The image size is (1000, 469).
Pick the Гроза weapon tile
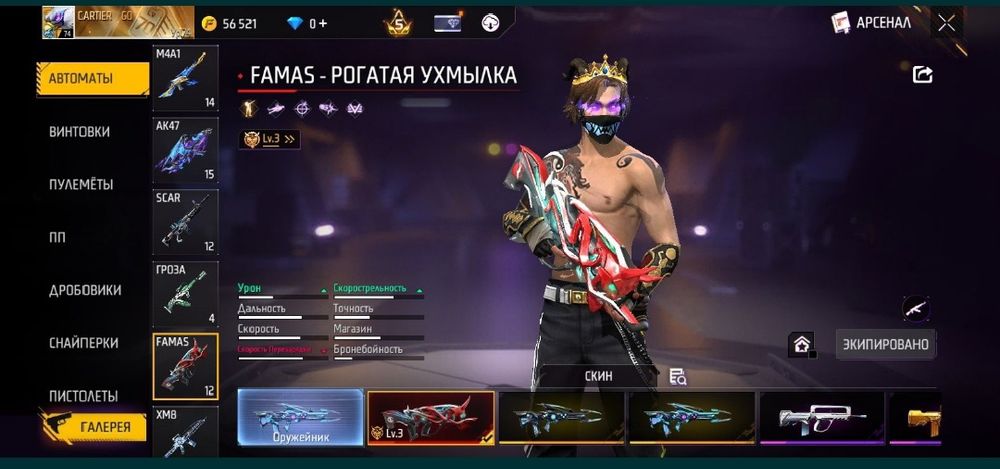coord(185,294)
